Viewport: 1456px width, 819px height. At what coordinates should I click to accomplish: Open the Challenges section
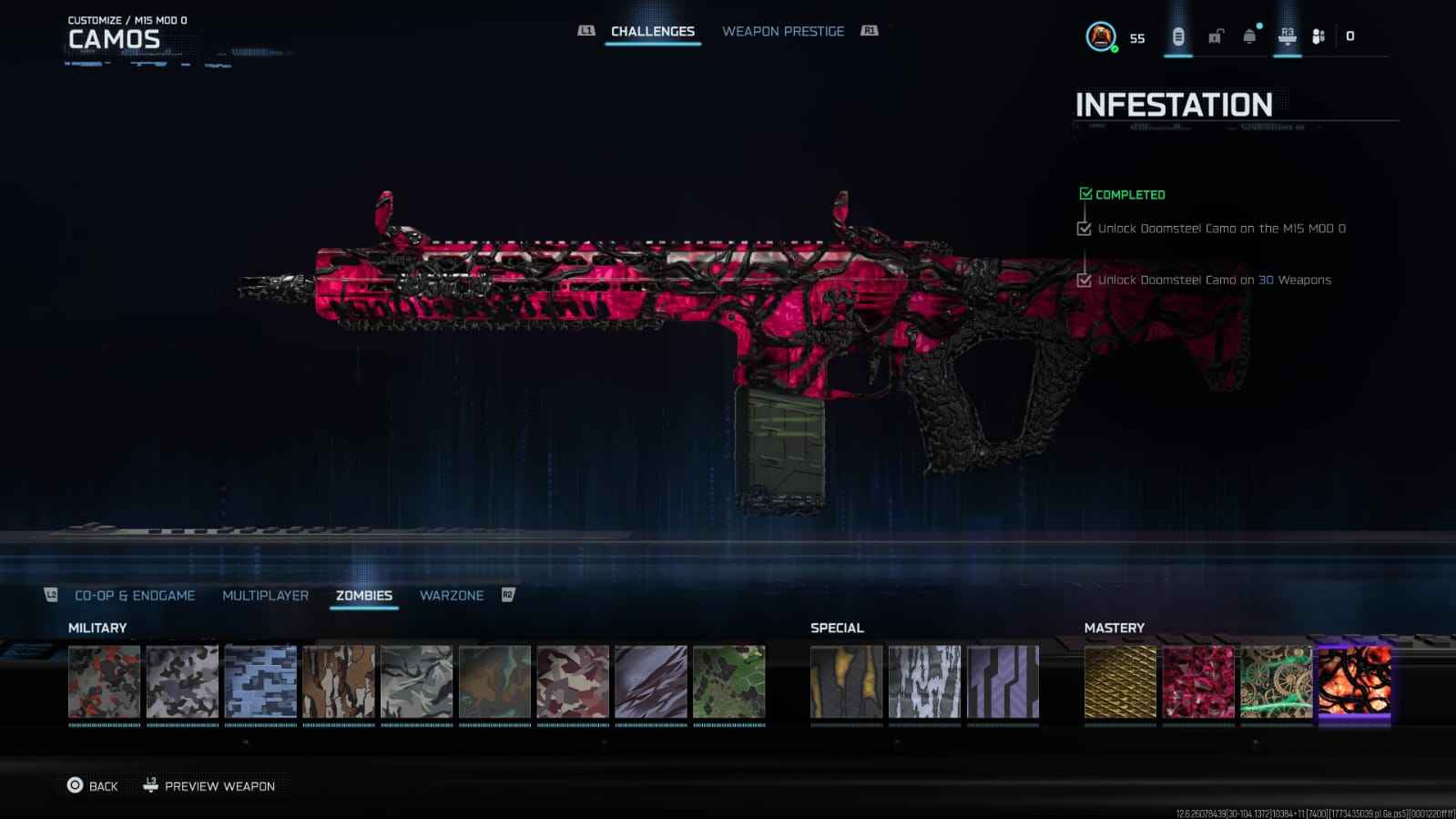(653, 30)
